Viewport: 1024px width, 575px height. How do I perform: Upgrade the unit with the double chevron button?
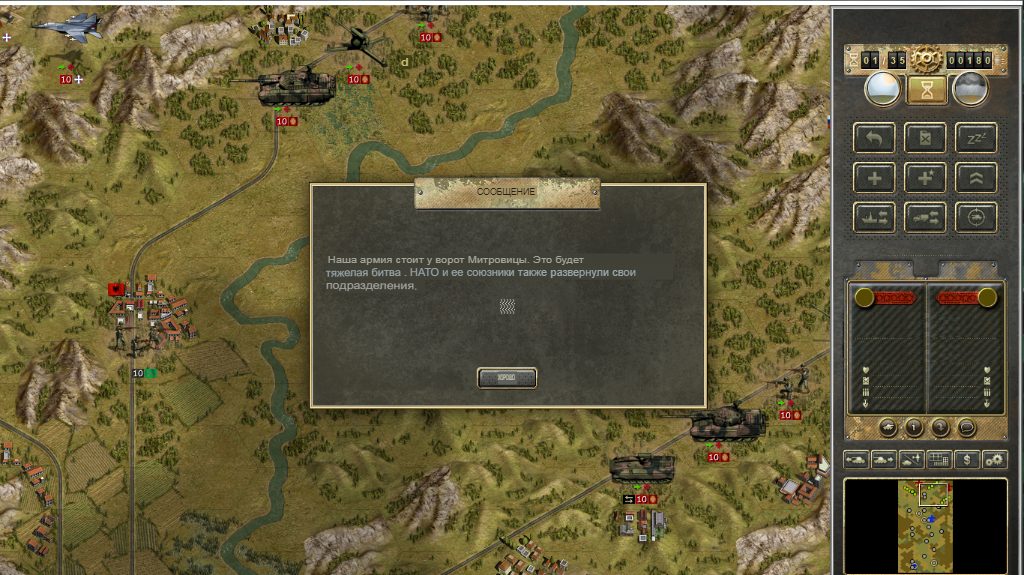point(977,177)
